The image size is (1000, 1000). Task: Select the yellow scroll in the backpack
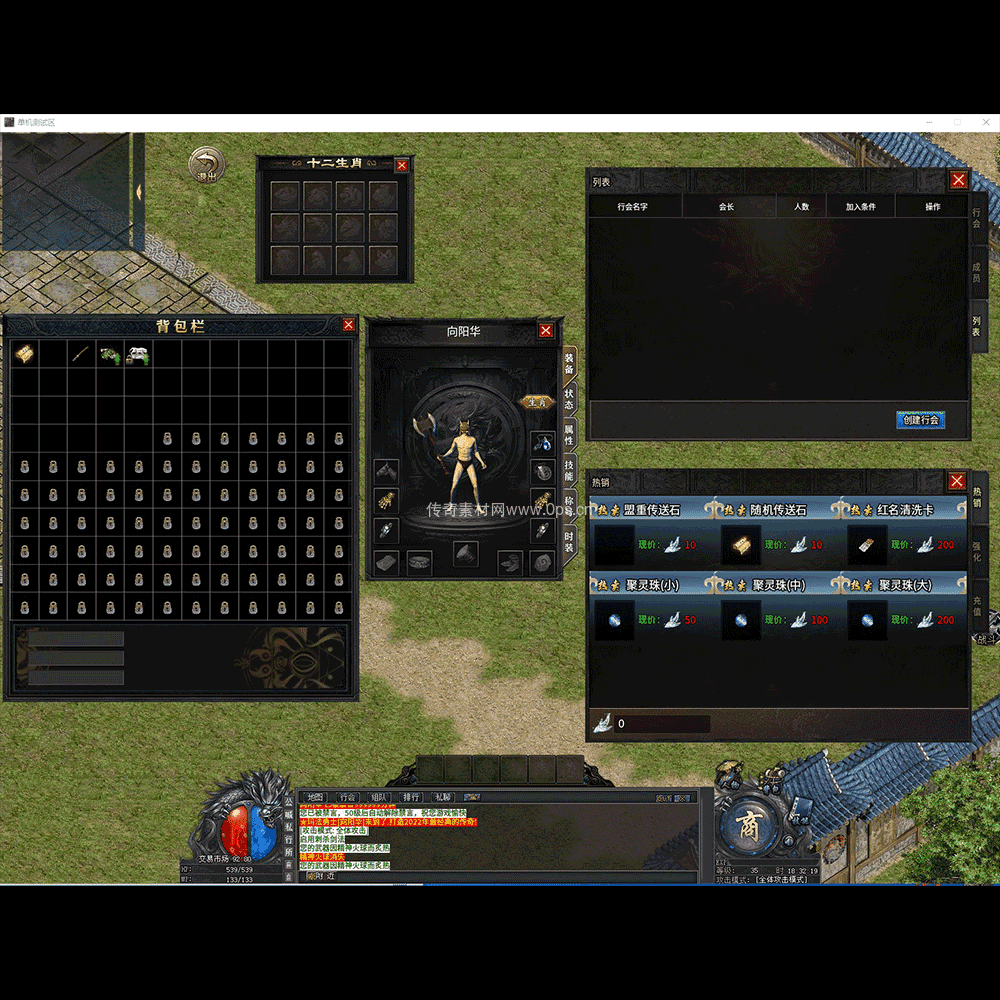point(24,354)
